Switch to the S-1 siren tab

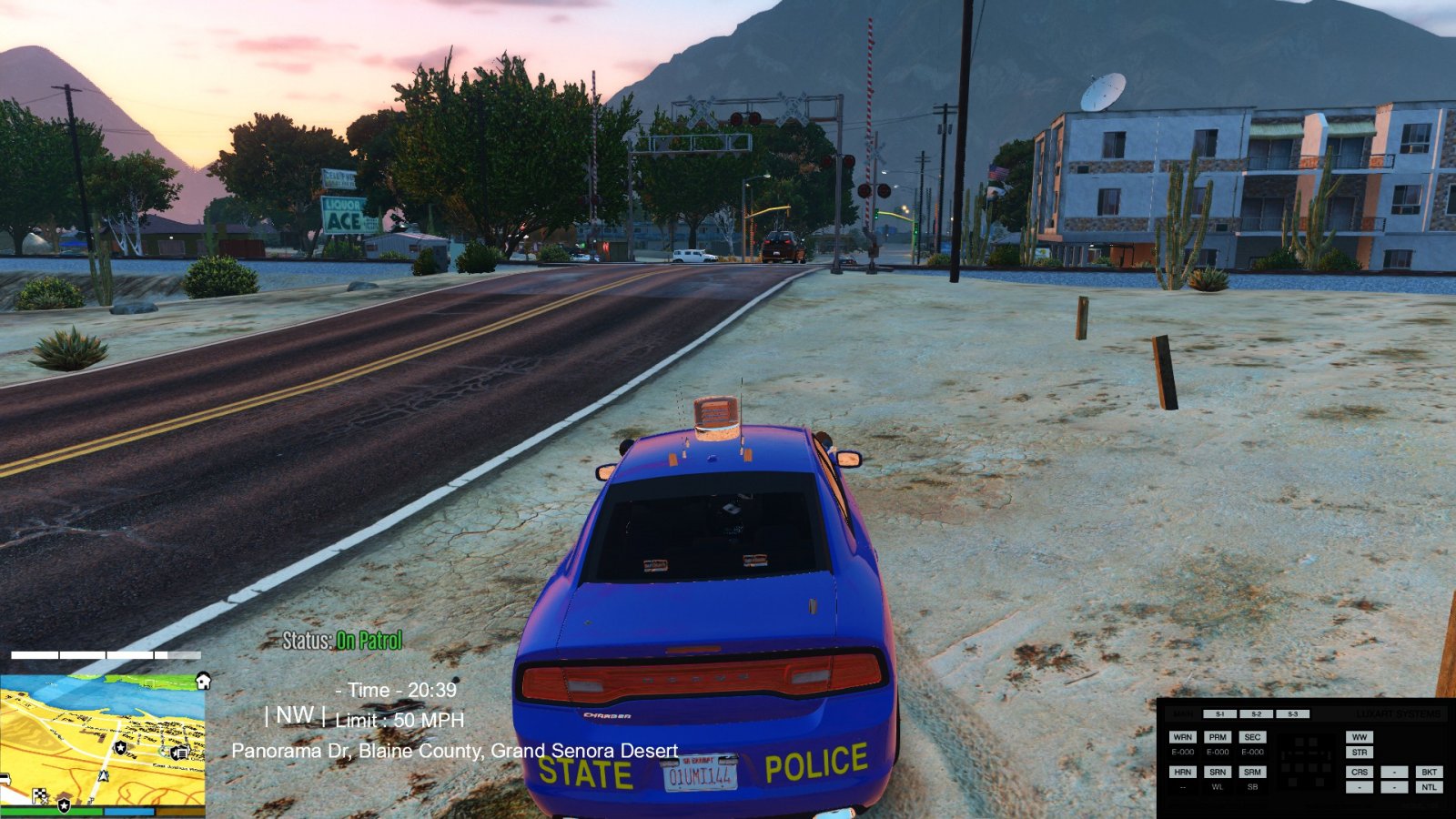(x=1219, y=714)
